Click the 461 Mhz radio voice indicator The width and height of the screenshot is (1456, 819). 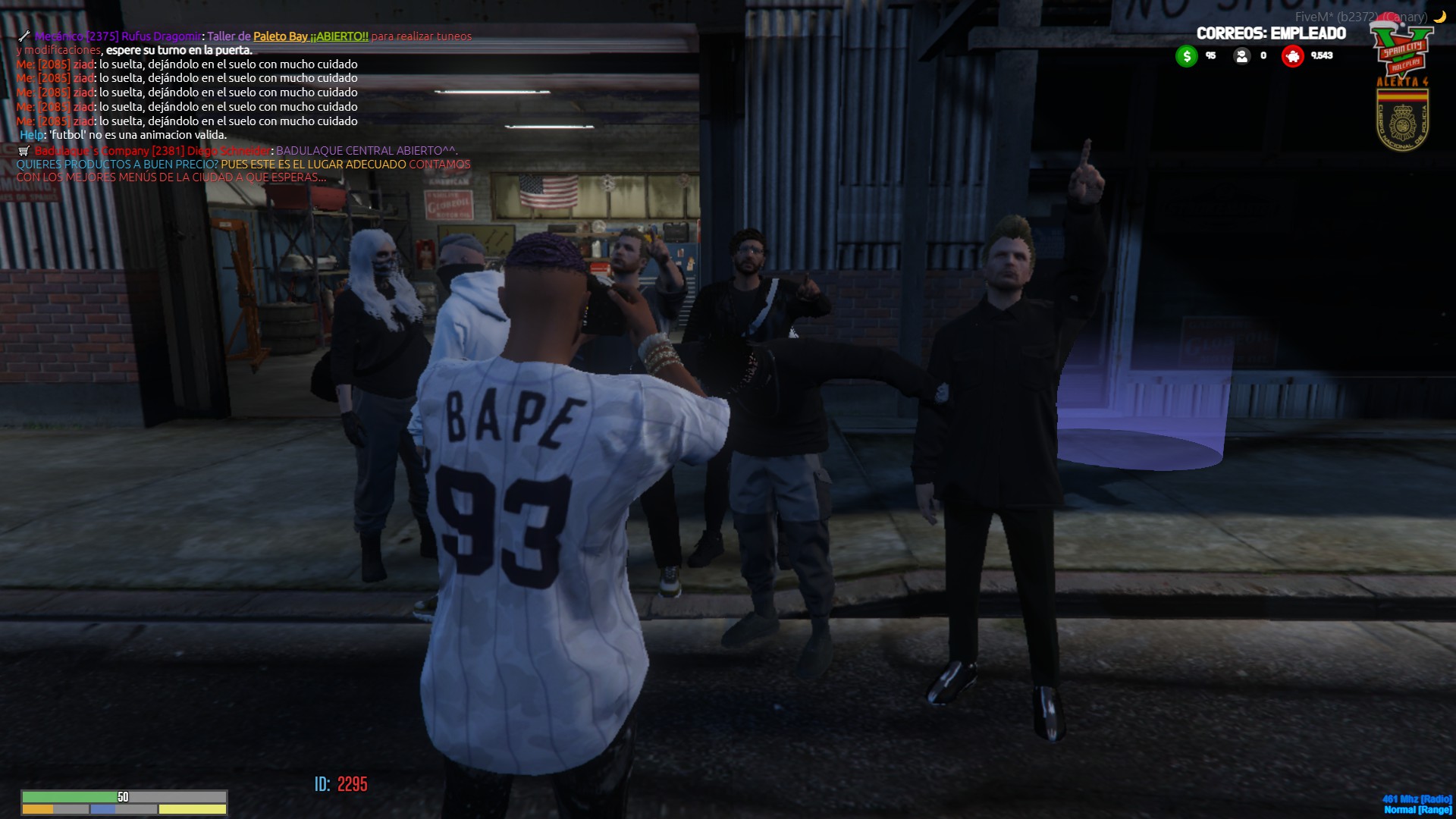pos(1417,799)
